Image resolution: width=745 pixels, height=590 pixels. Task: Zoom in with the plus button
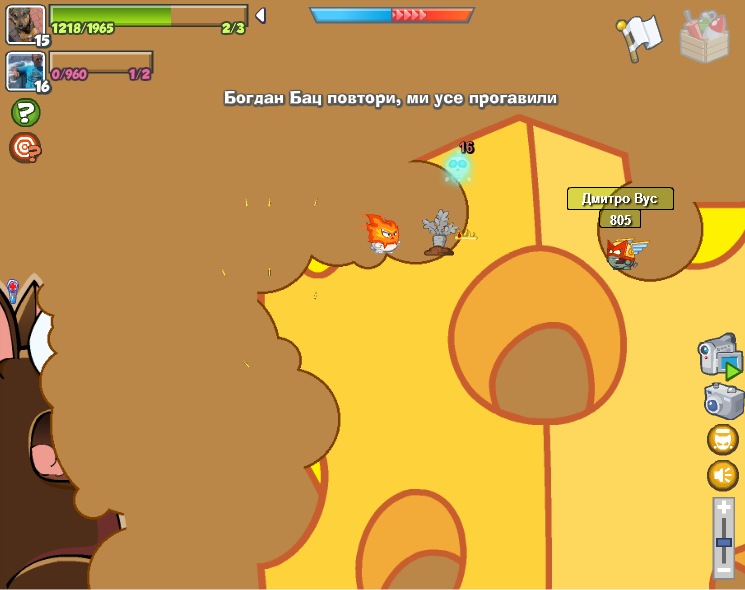click(x=724, y=508)
